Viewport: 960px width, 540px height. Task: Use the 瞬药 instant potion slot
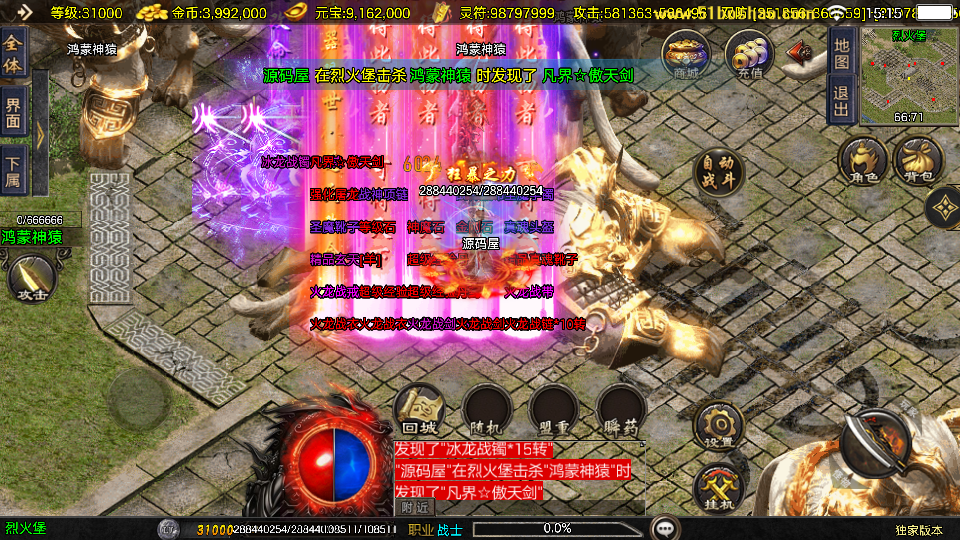621,410
